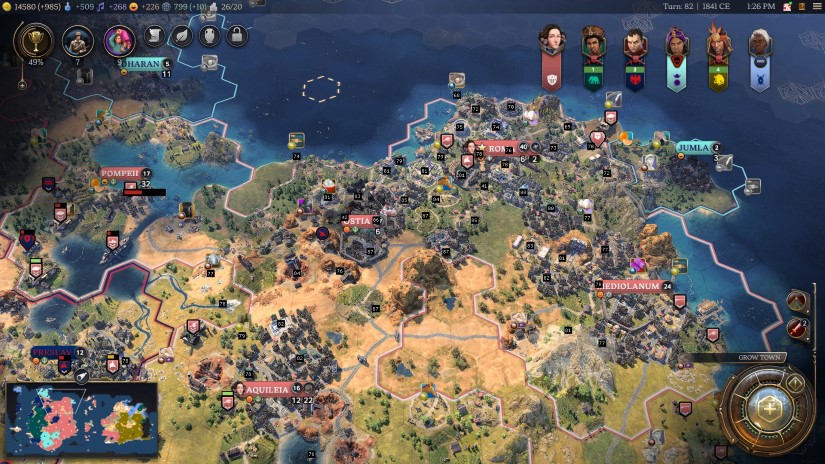The image size is (825, 464).
Task: Open the government scroll icon
Action: [155, 37]
